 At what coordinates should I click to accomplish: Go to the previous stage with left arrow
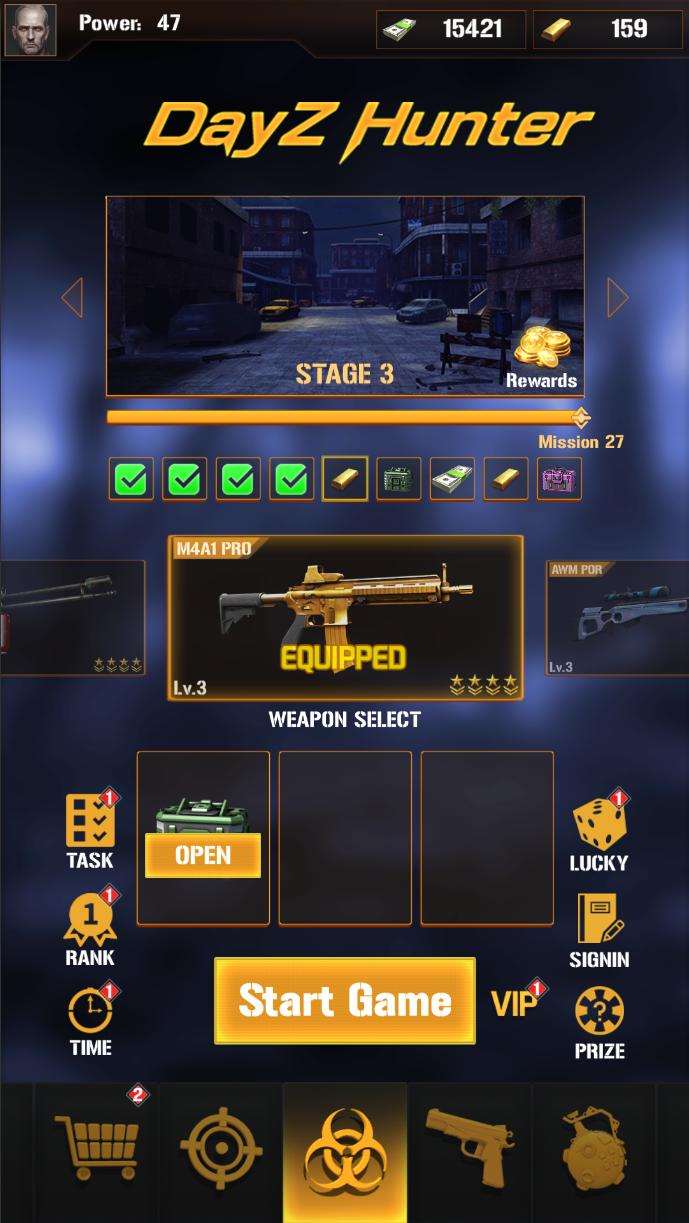click(72, 297)
